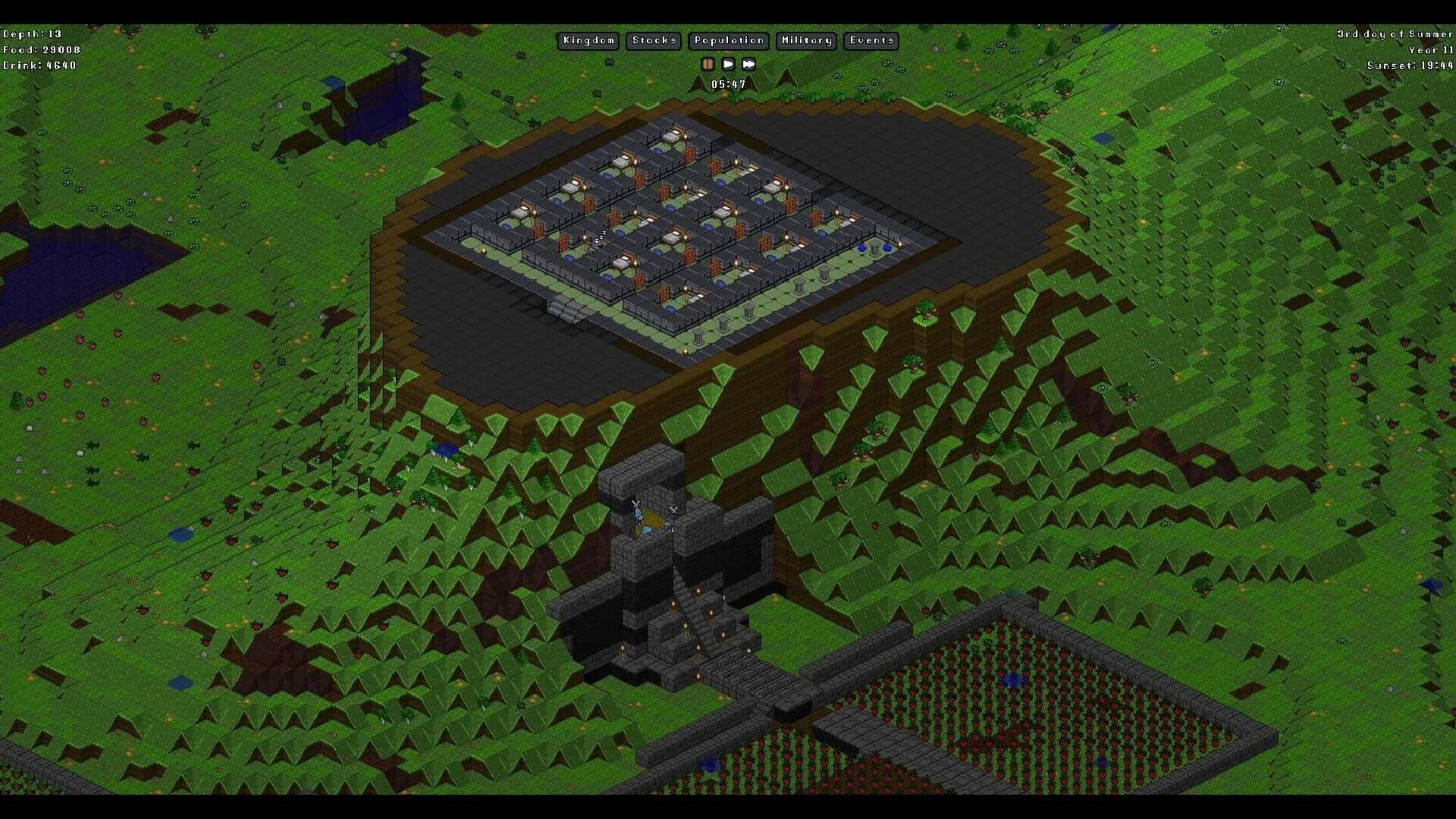Toggle the Population panel open
Viewport: 1456px width, 819px height.
tap(728, 41)
